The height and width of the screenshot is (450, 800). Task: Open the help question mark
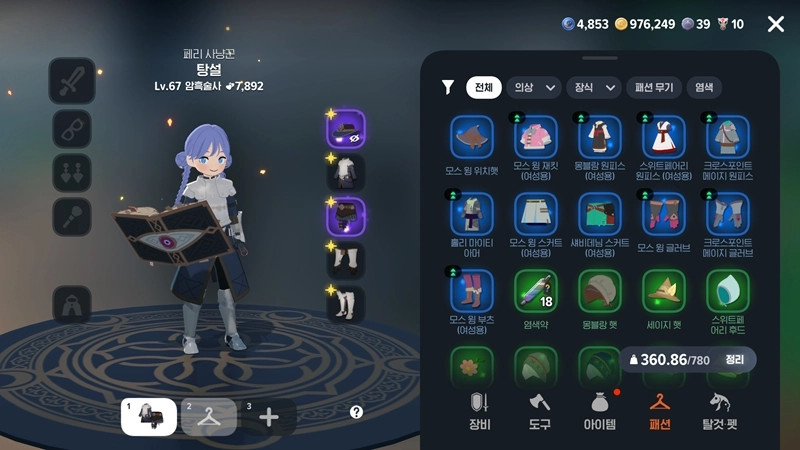(x=356, y=412)
